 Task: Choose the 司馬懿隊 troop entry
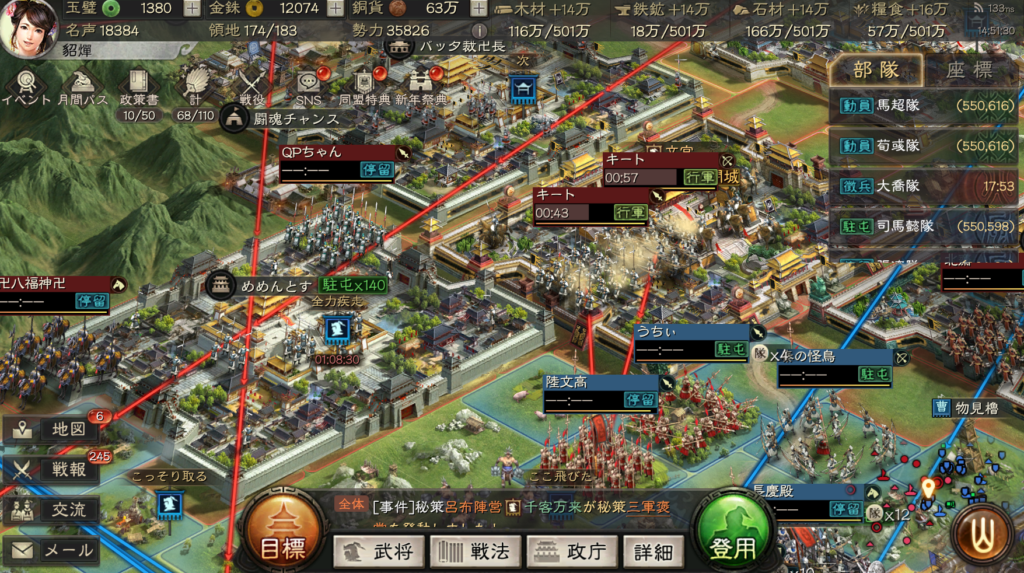click(x=925, y=226)
